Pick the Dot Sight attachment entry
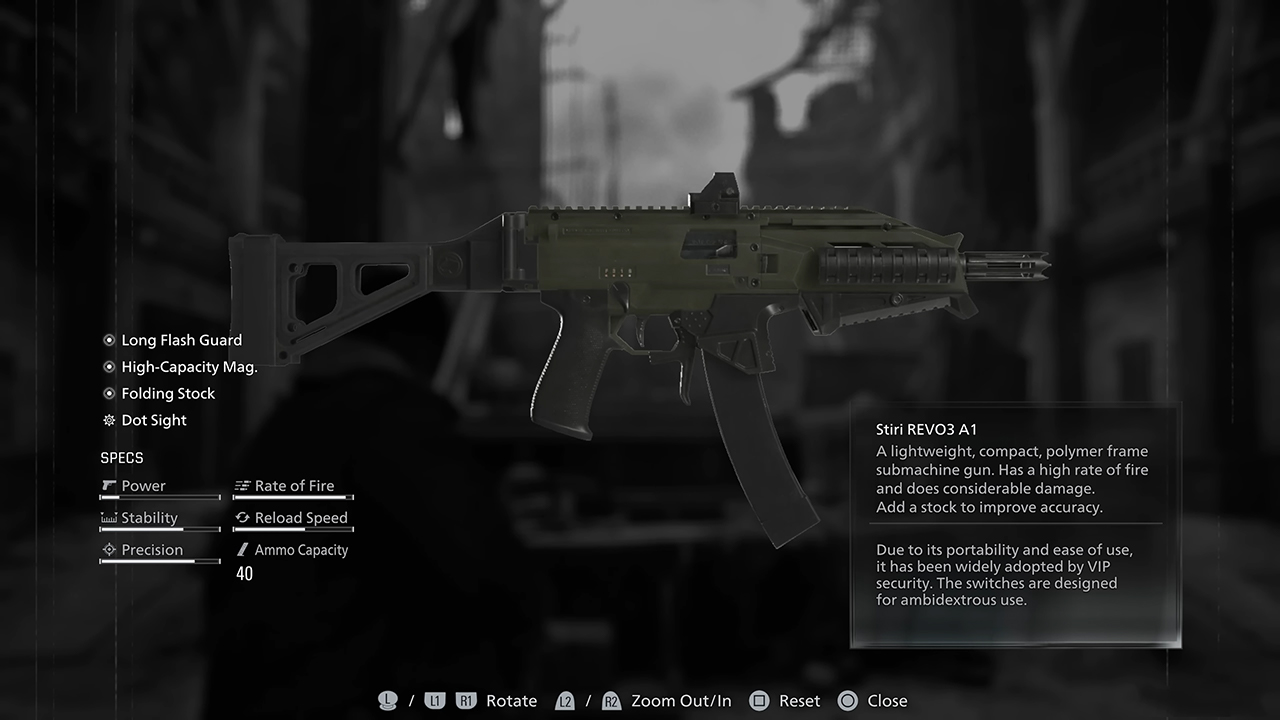The image size is (1280, 720). [x=154, y=421]
